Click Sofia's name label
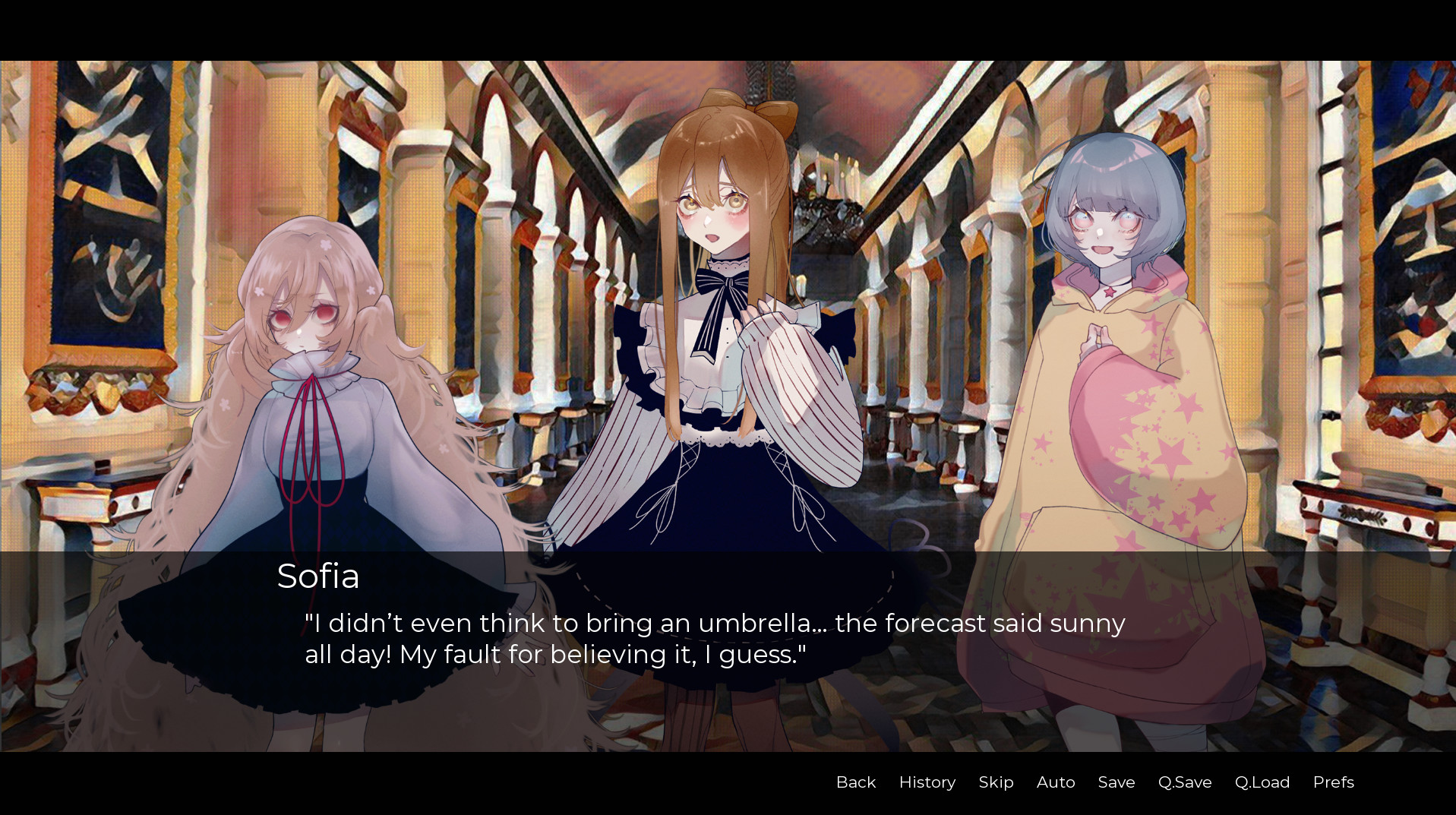Screen dimensions: 1456x815 [x=318, y=577]
